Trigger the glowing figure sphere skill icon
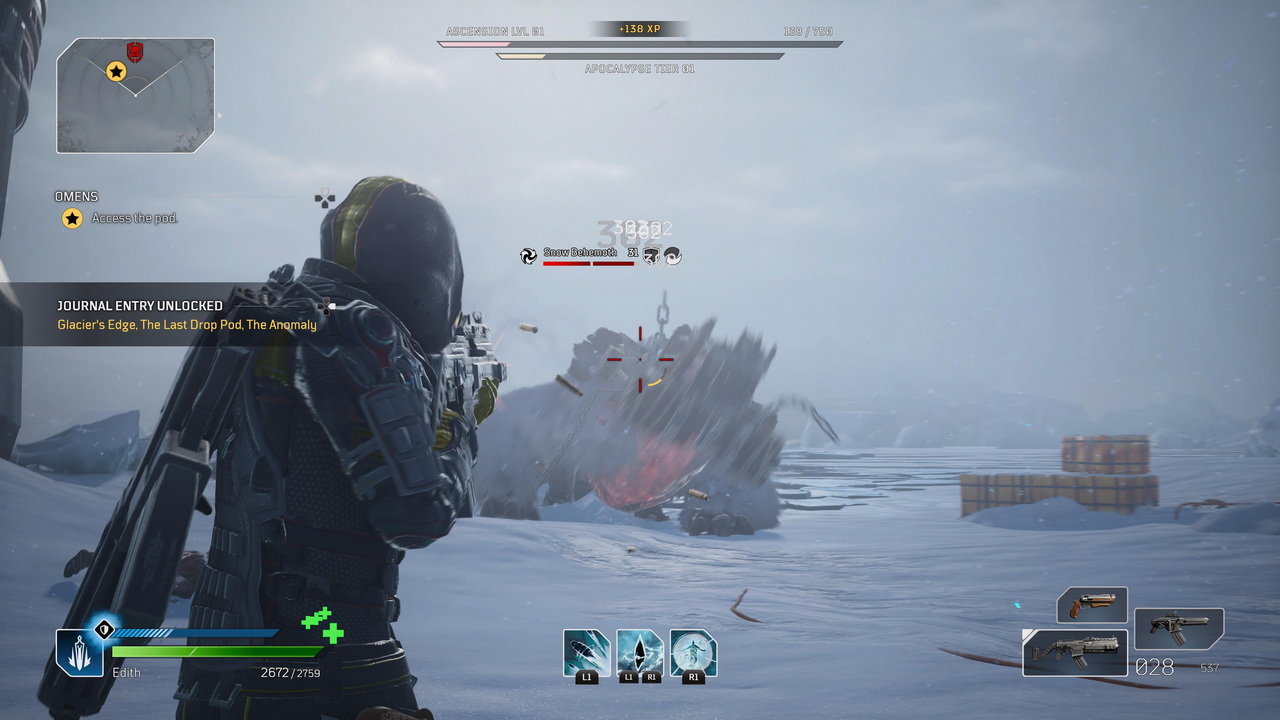The width and height of the screenshot is (1280, 720). (x=693, y=653)
